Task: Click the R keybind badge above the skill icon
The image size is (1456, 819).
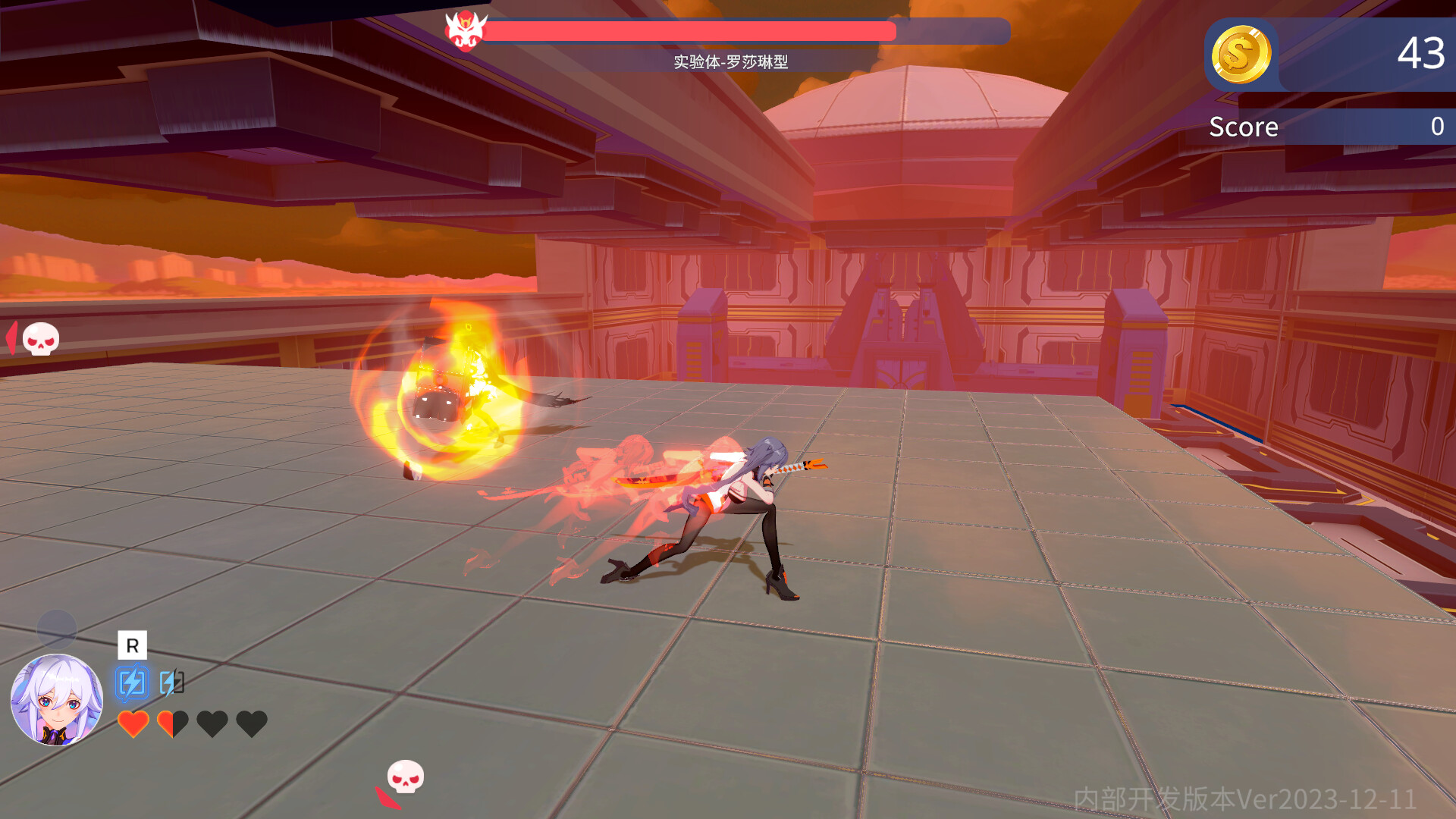Action: pos(132,646)
